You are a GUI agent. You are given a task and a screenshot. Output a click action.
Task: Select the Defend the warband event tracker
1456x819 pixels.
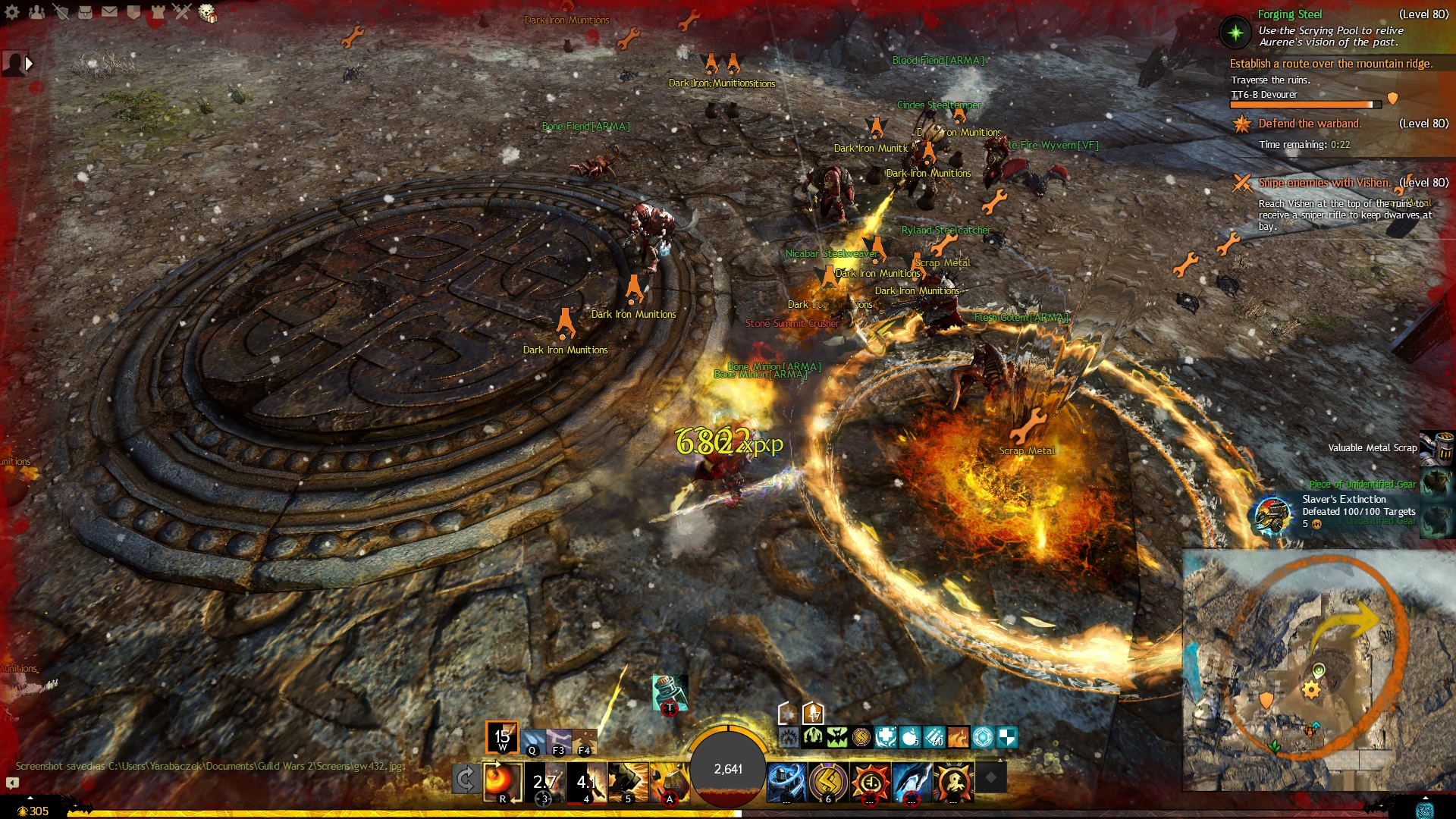(1309, 124)
